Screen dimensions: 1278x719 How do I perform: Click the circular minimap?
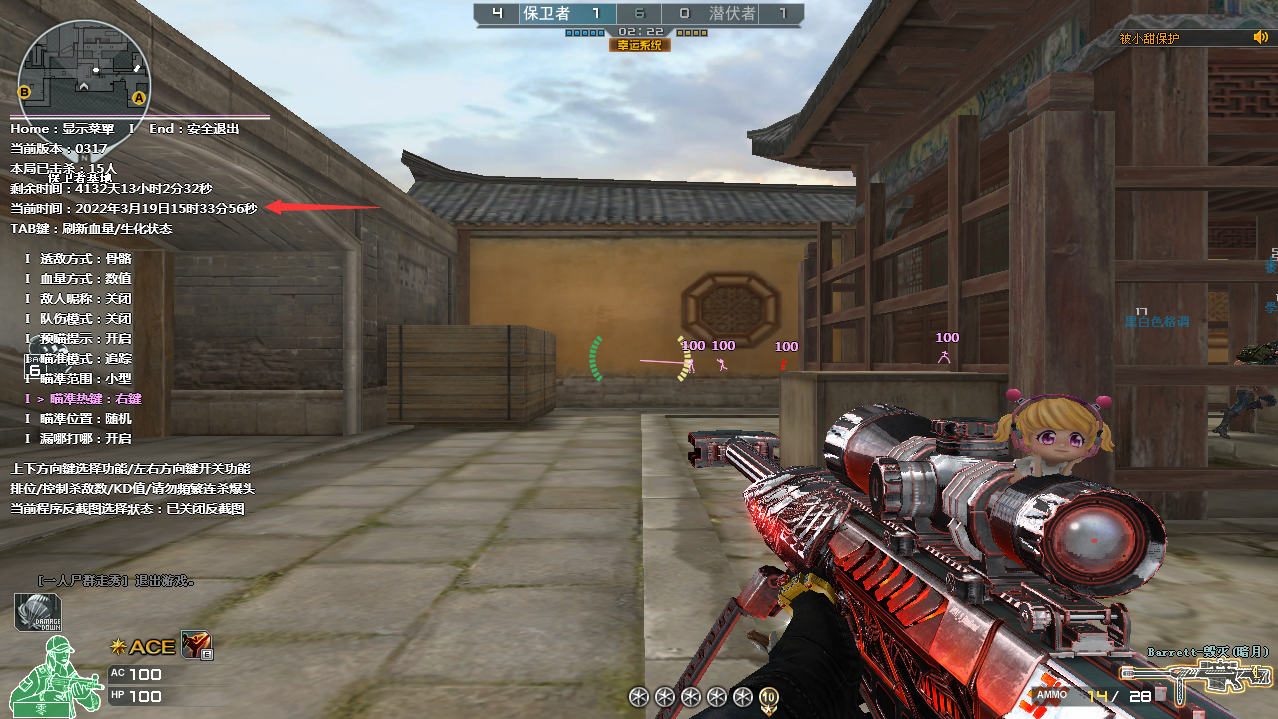coord(84,69)
